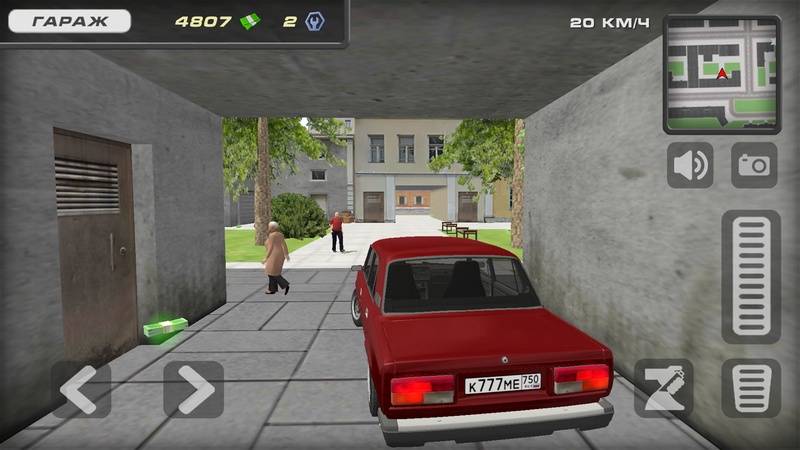Switch view with the camera button

click(754, 165)
